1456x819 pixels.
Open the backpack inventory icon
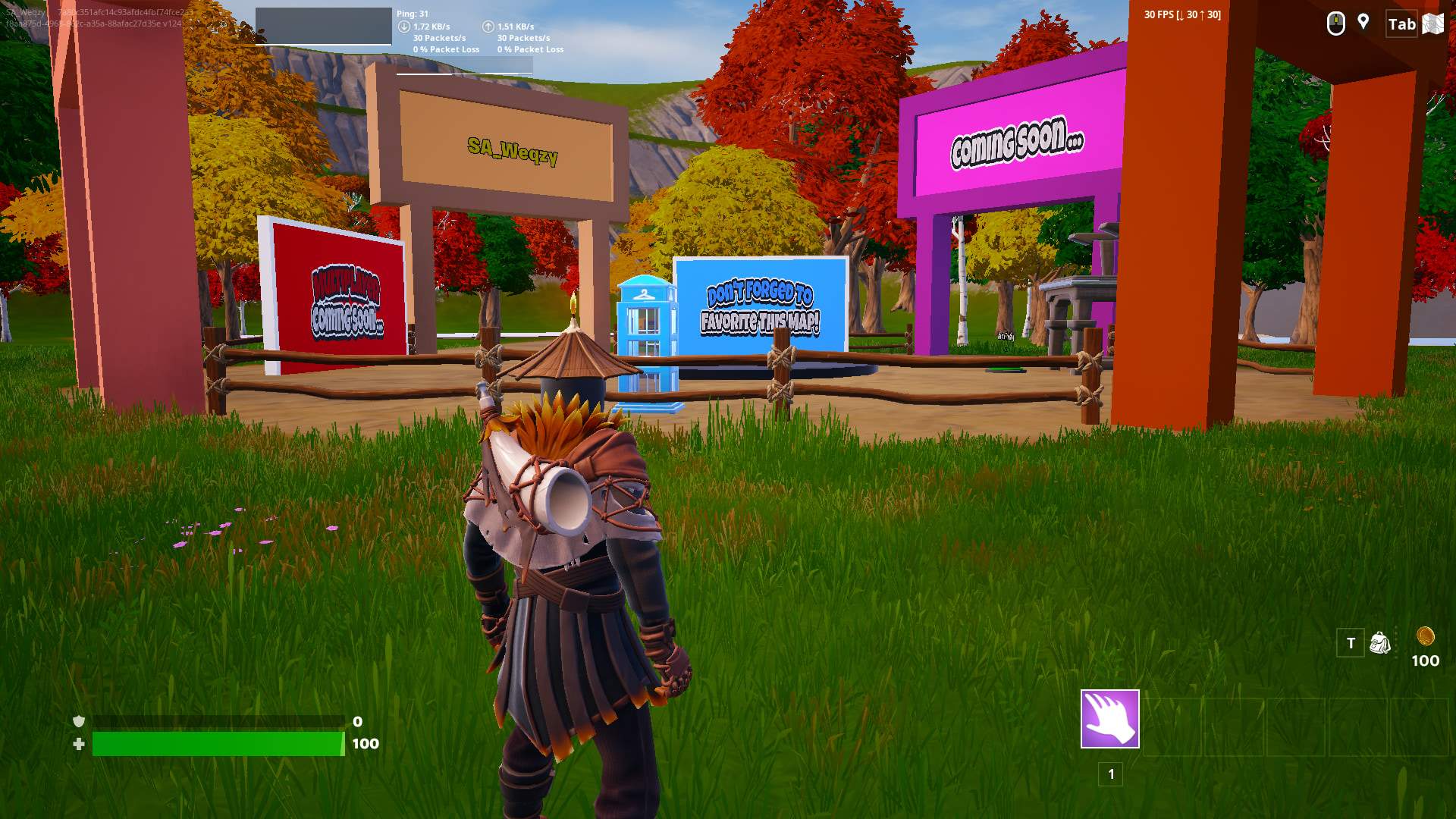[1380, 643]
